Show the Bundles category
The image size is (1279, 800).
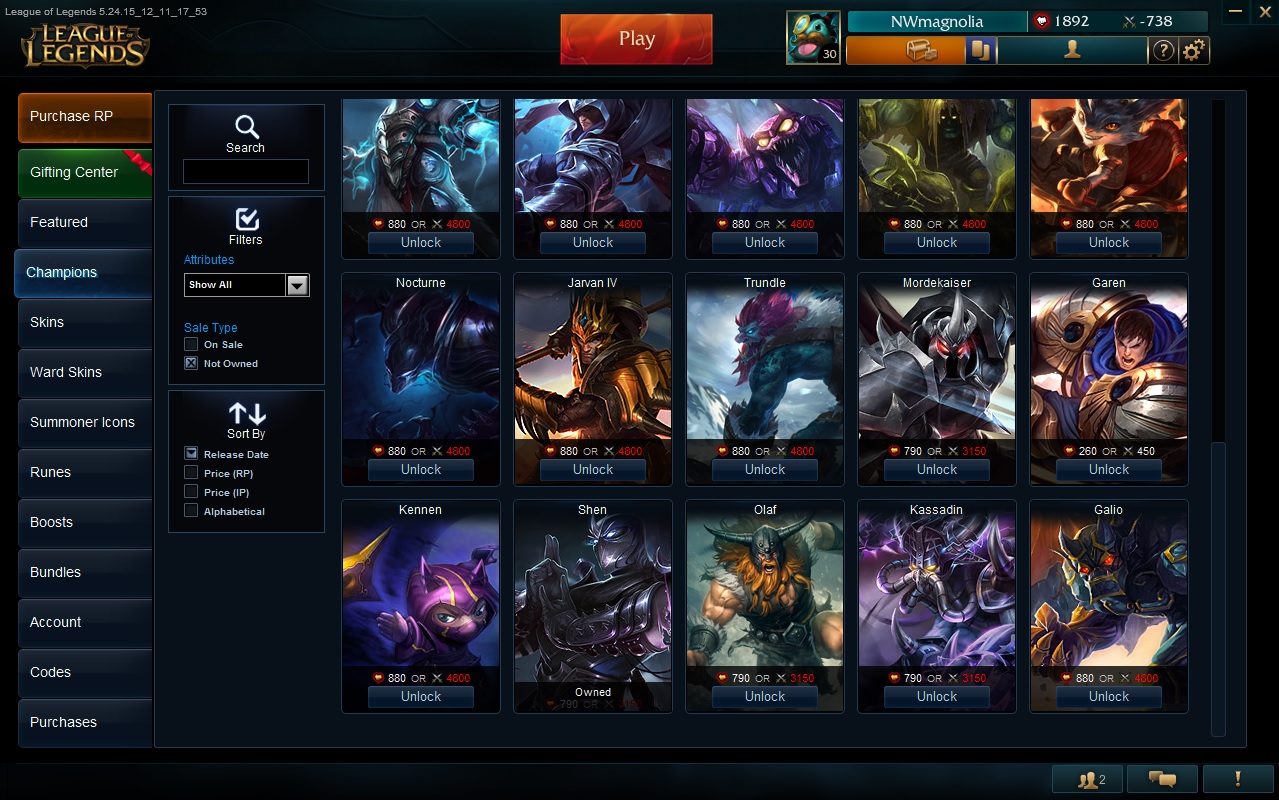coord(85,572)
